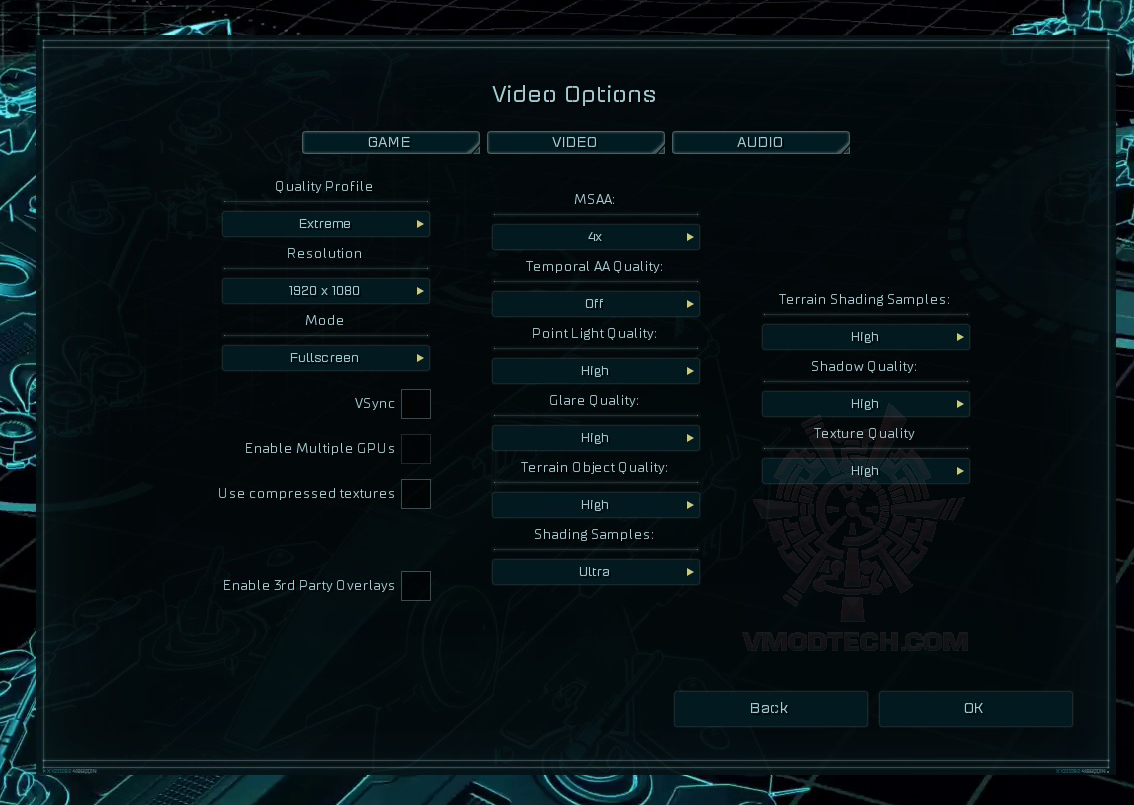This screenshot has width=1134, height=805.
Task: Select the Shadow Quality dropdown
Action: 866,404
